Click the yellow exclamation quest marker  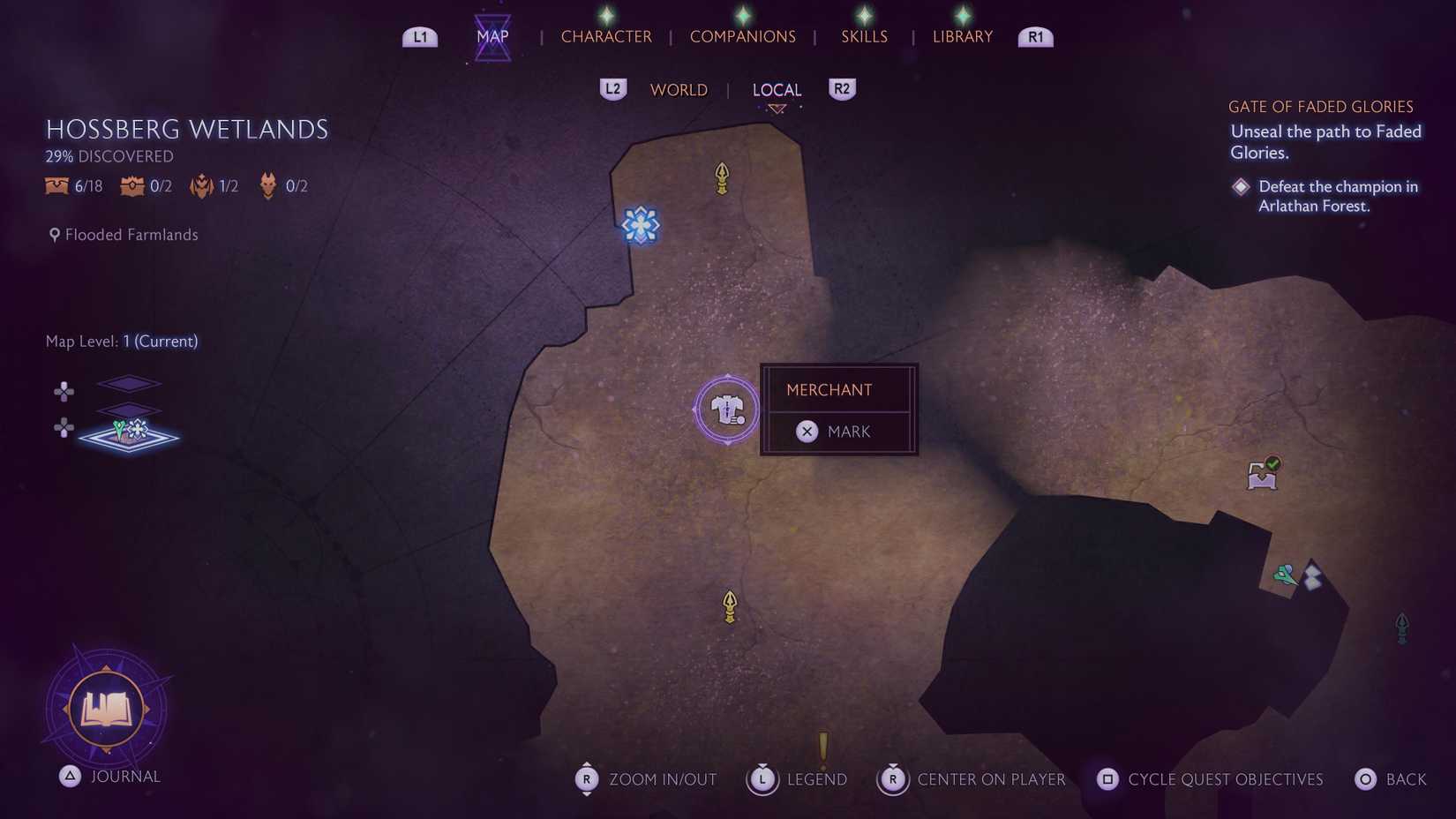(823, 747)
